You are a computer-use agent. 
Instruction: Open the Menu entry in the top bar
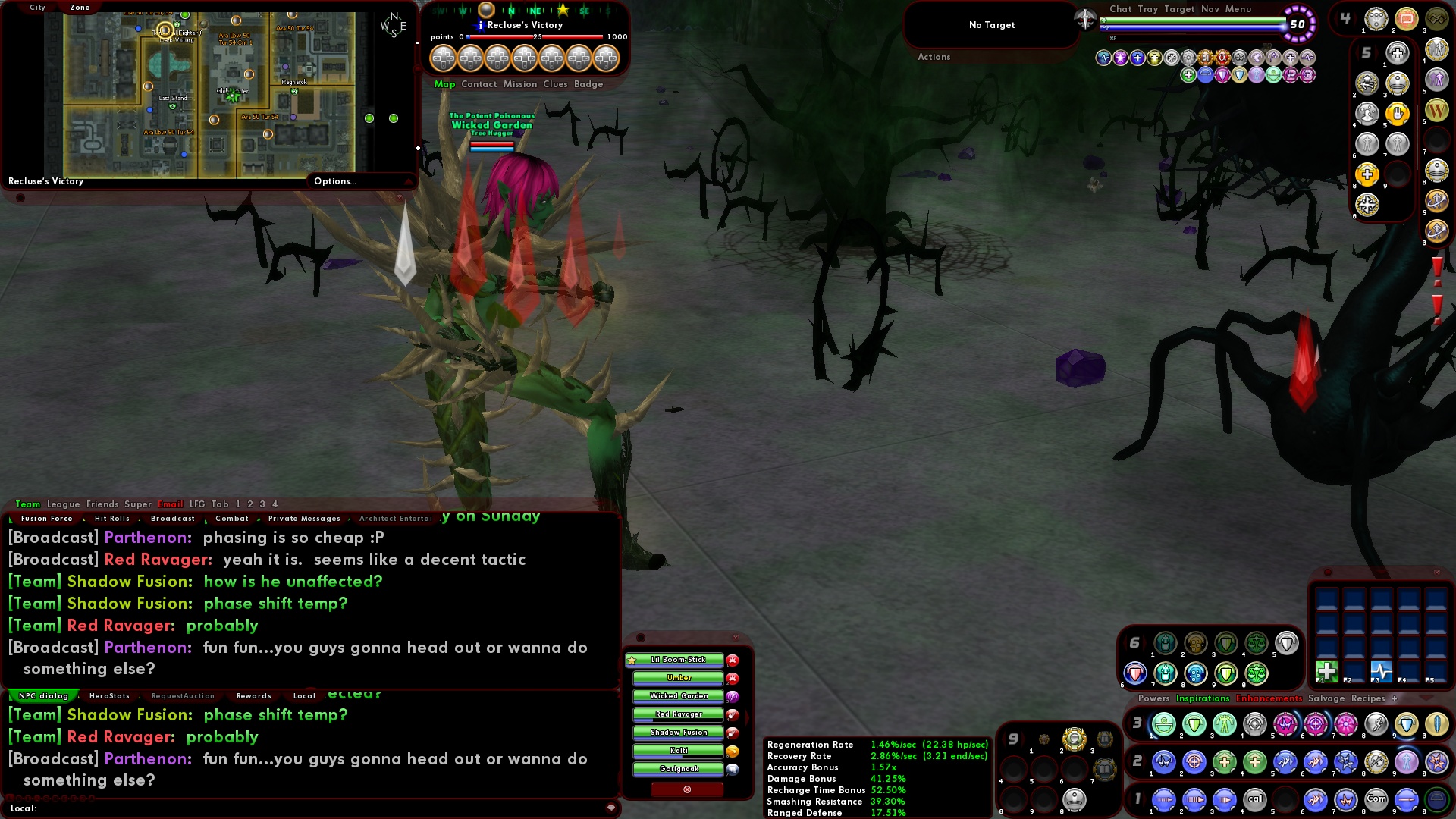point(1239,9)
